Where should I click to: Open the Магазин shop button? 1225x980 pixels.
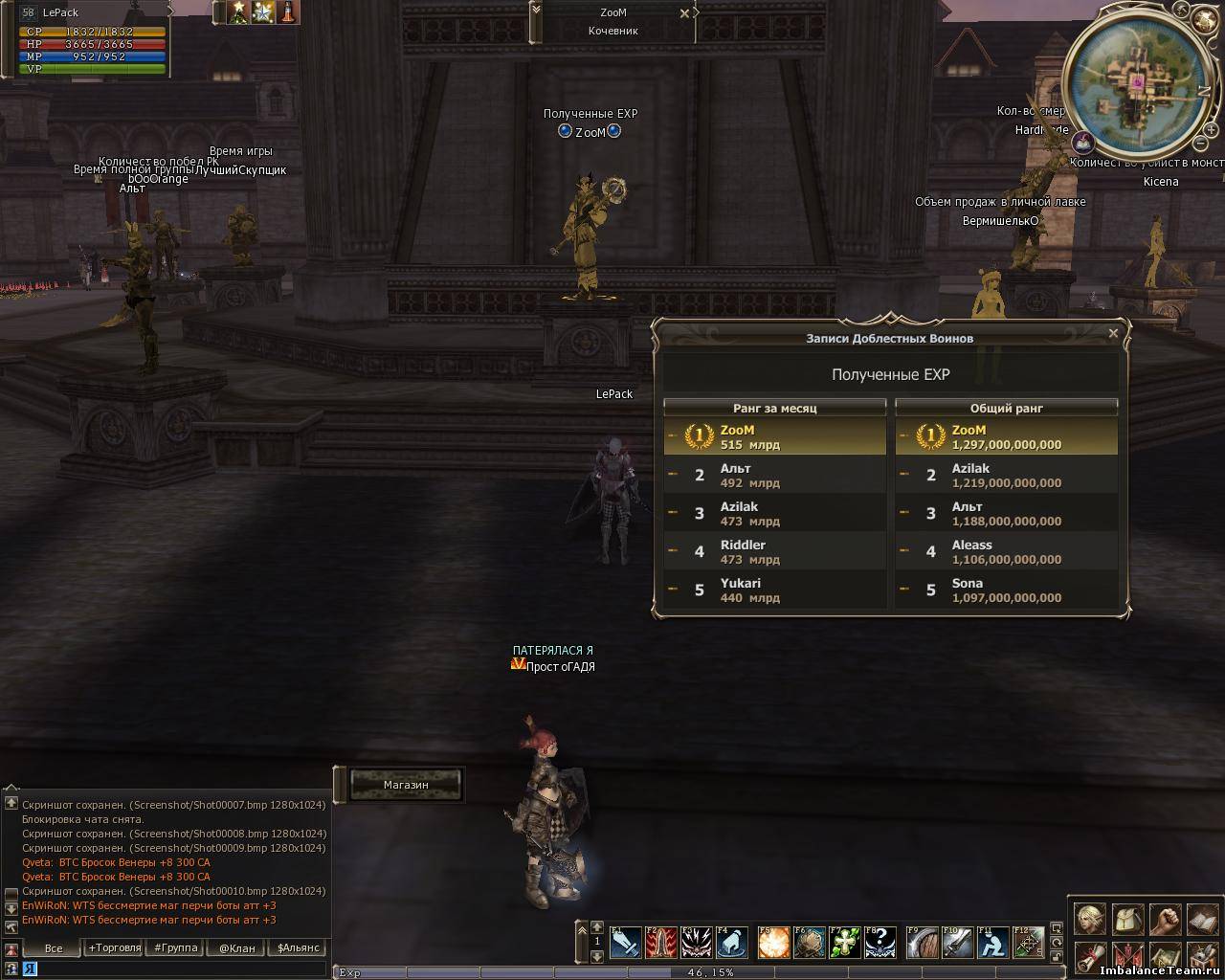point(406,785)
